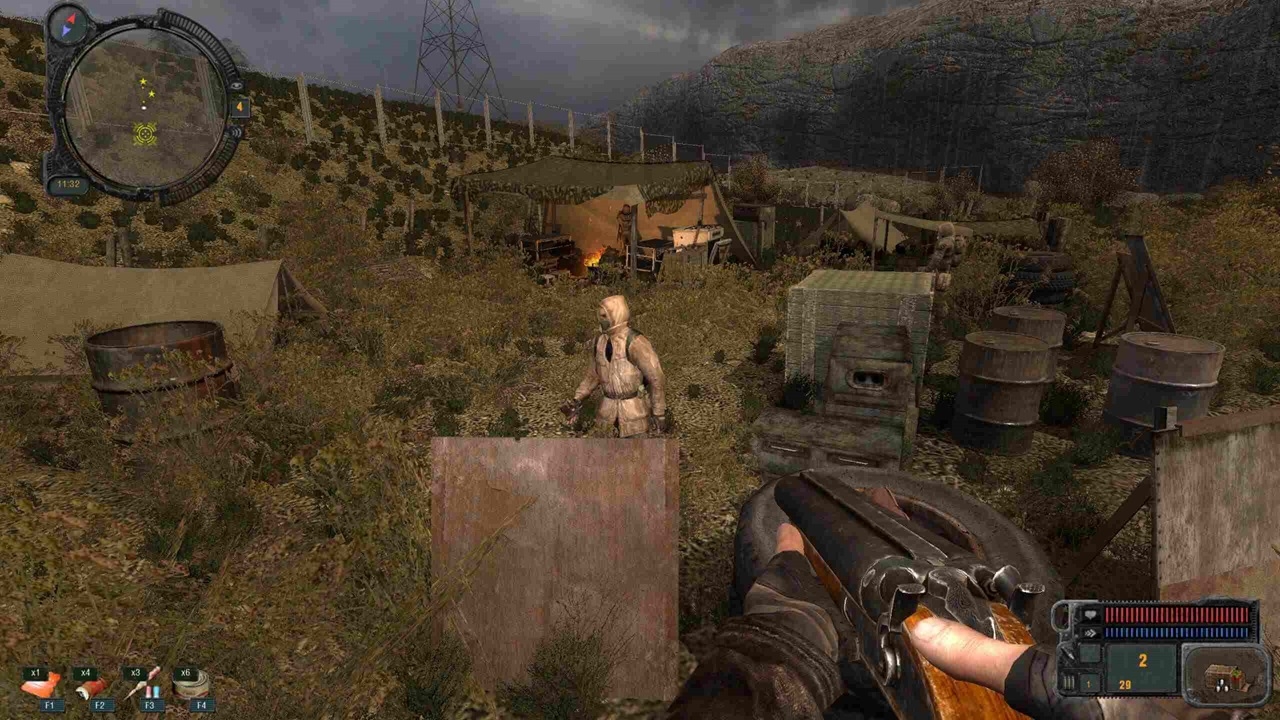Click the circular minimap
1280x720 pixels.
point(144,106)
